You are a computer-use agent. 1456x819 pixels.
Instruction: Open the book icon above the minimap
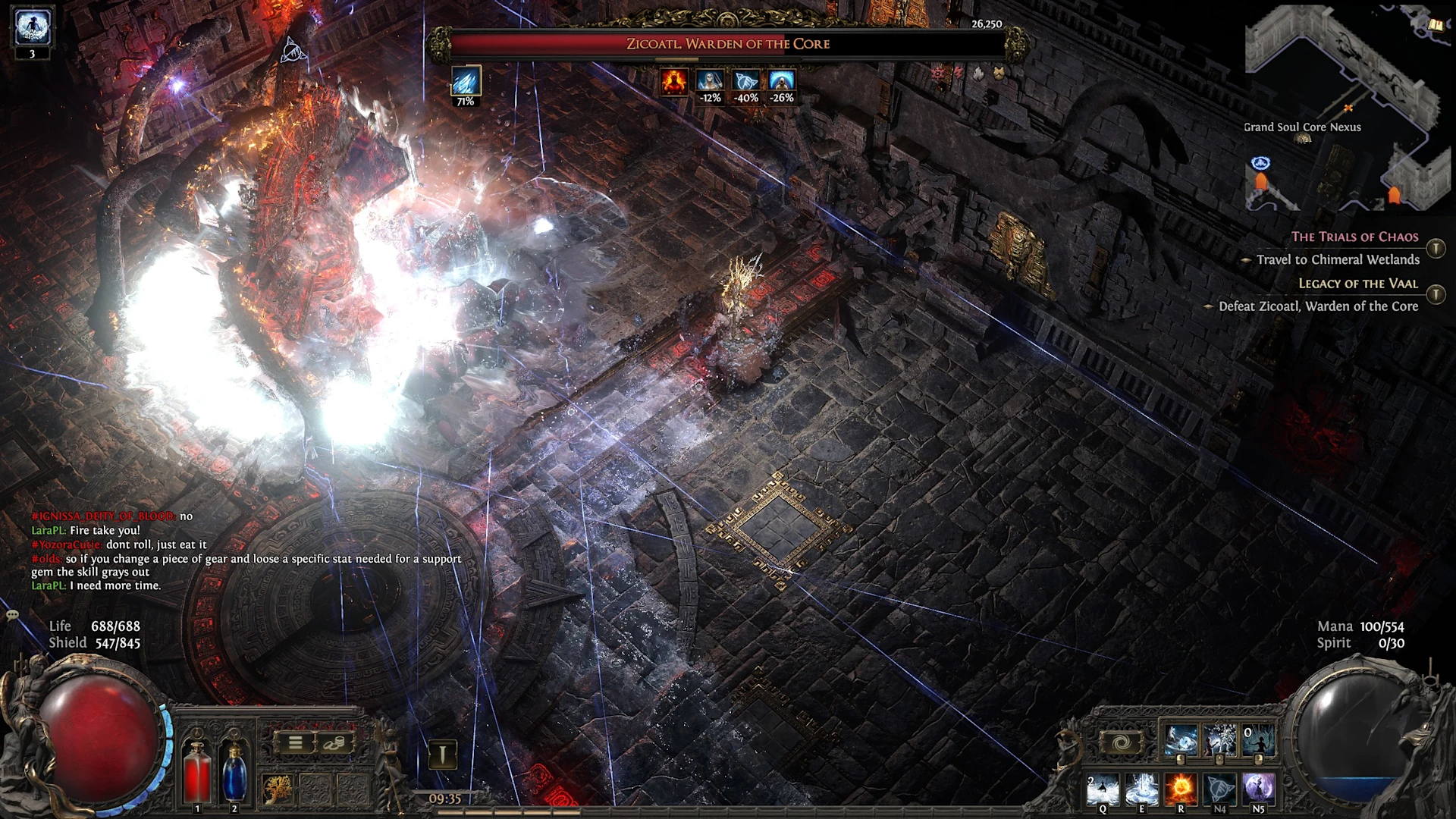click(x=1435, y=25)
